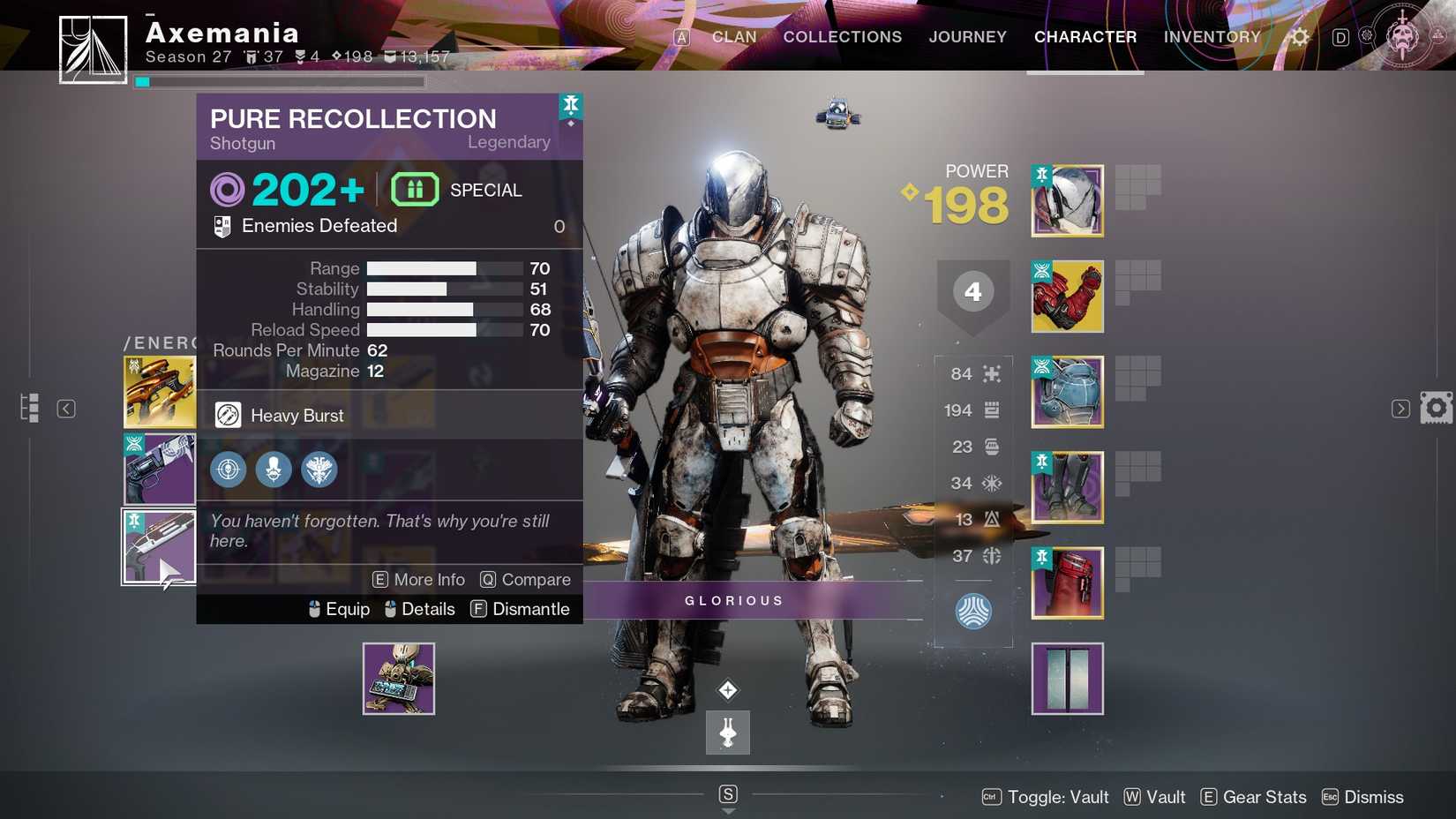Select the red gauntlets armor piece
Image resolution: width=1456 pixels, height=819 pixels.
[x=1067, y=297]
